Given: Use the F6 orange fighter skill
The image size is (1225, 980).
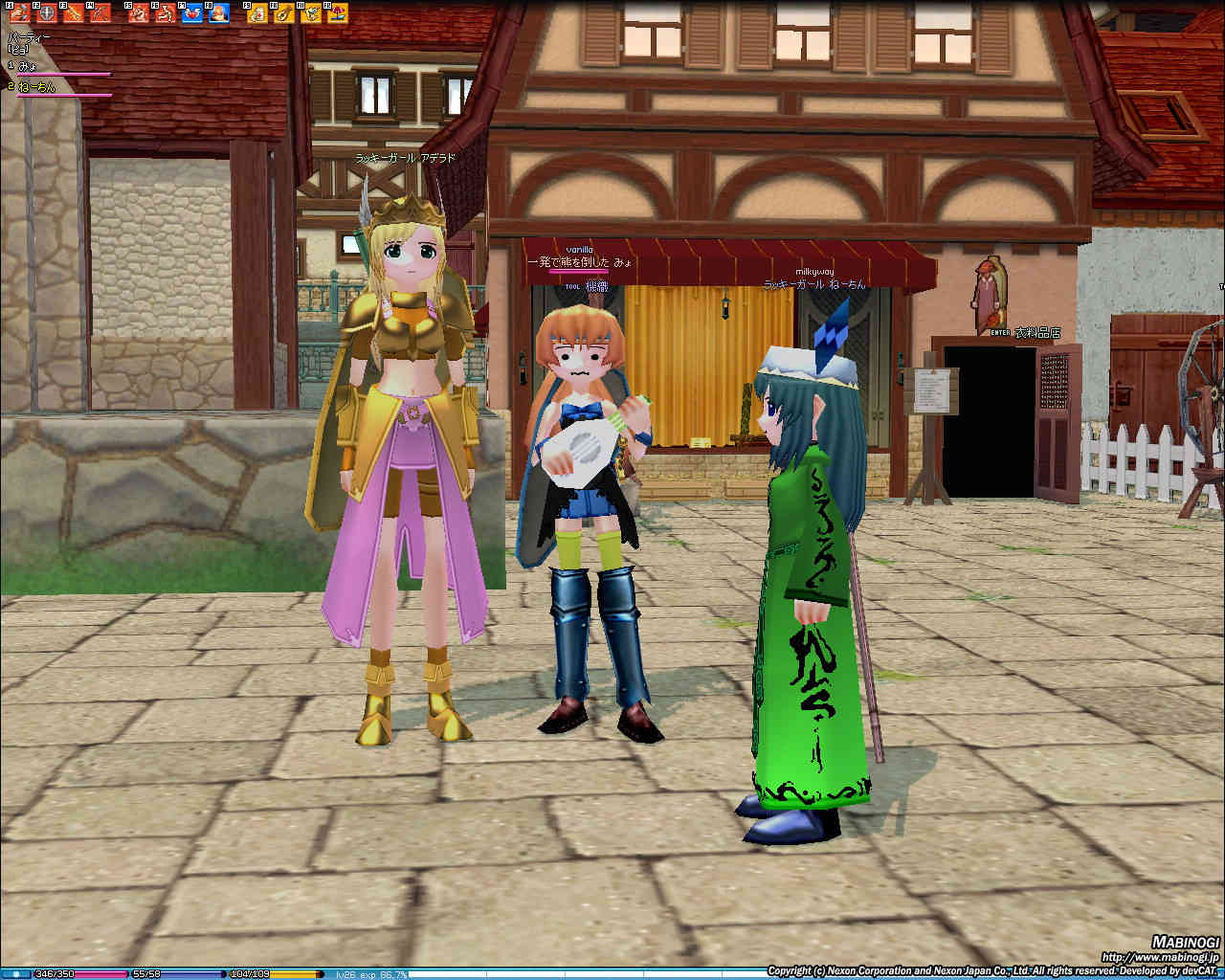Looking at the screenshot, I should coord(166,13).
